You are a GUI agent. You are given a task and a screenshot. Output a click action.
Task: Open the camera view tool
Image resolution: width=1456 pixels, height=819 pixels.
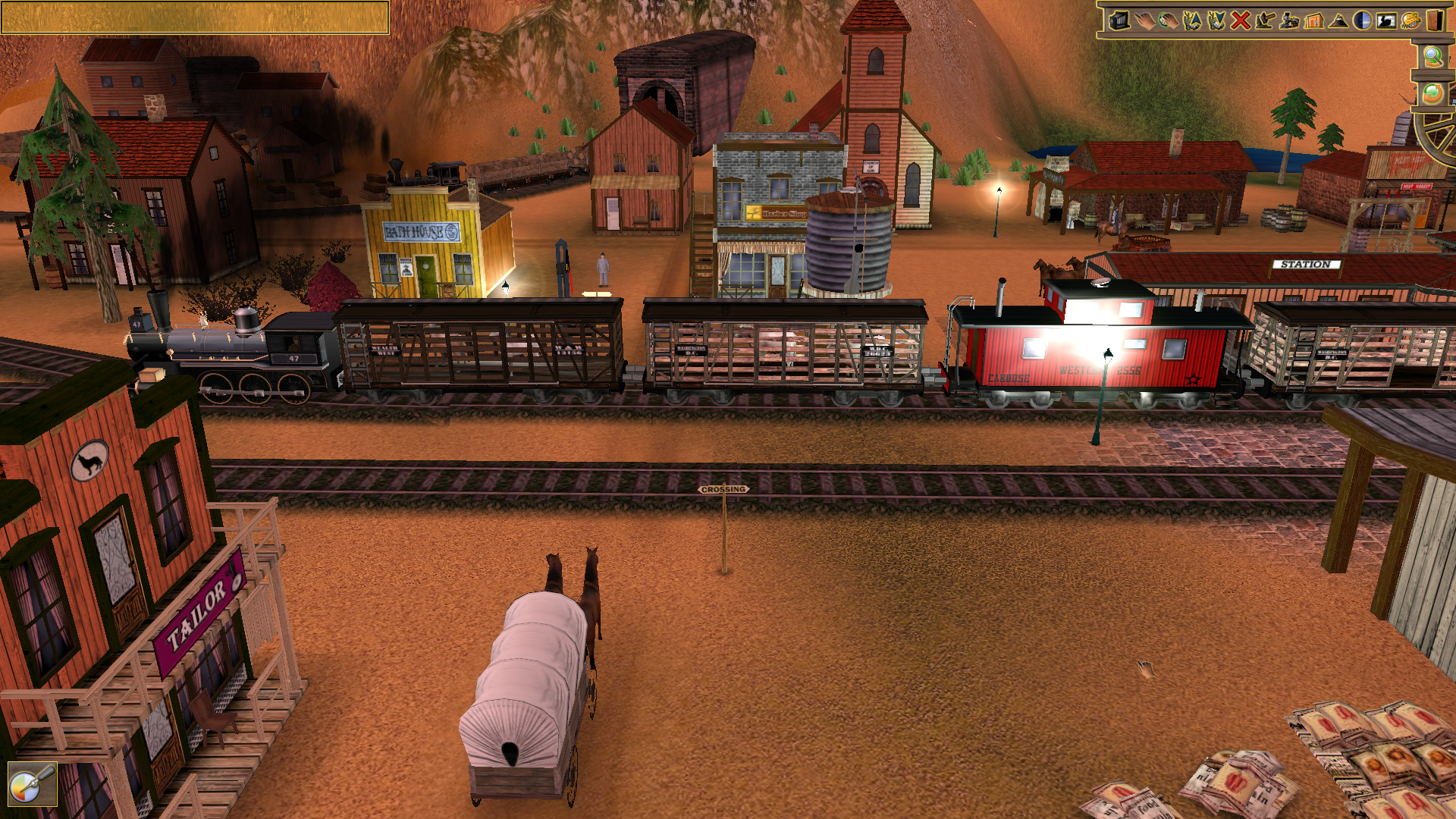coord(1119,20)
